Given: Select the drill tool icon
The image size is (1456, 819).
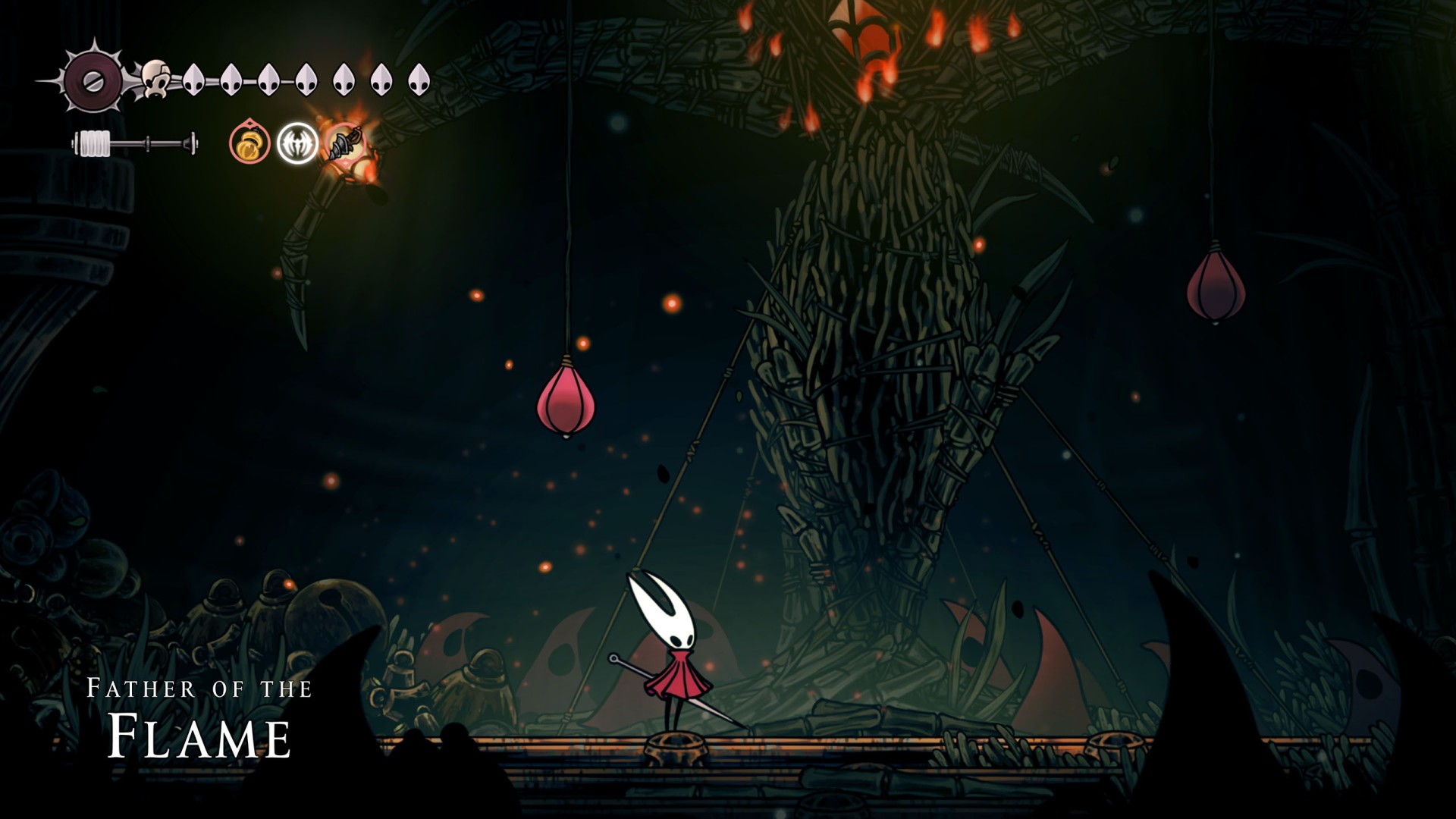Looking at the screenshot, I should click(x=346, y=143).
